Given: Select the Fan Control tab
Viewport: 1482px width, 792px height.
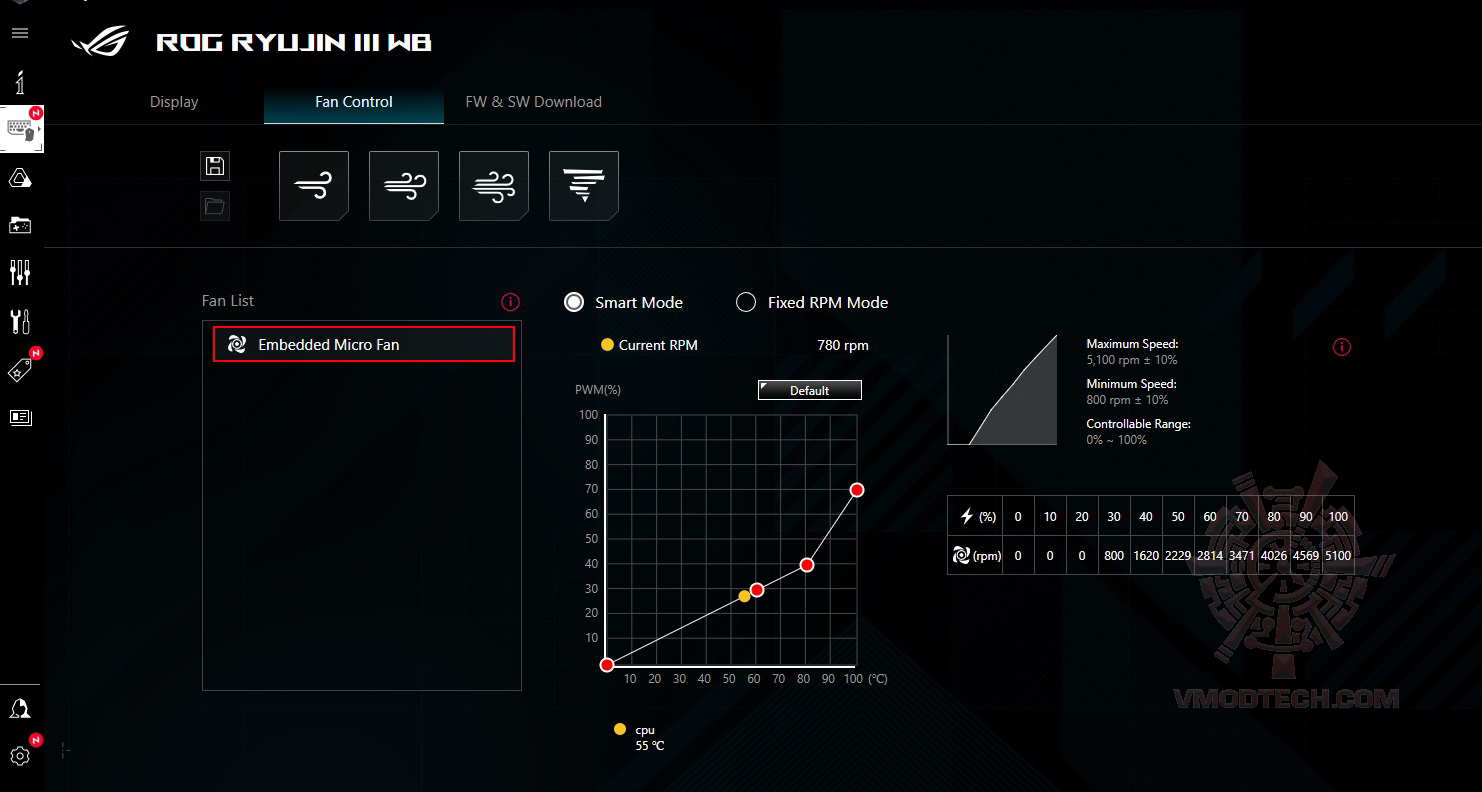Looking at the screenshot, I should 353,102.
